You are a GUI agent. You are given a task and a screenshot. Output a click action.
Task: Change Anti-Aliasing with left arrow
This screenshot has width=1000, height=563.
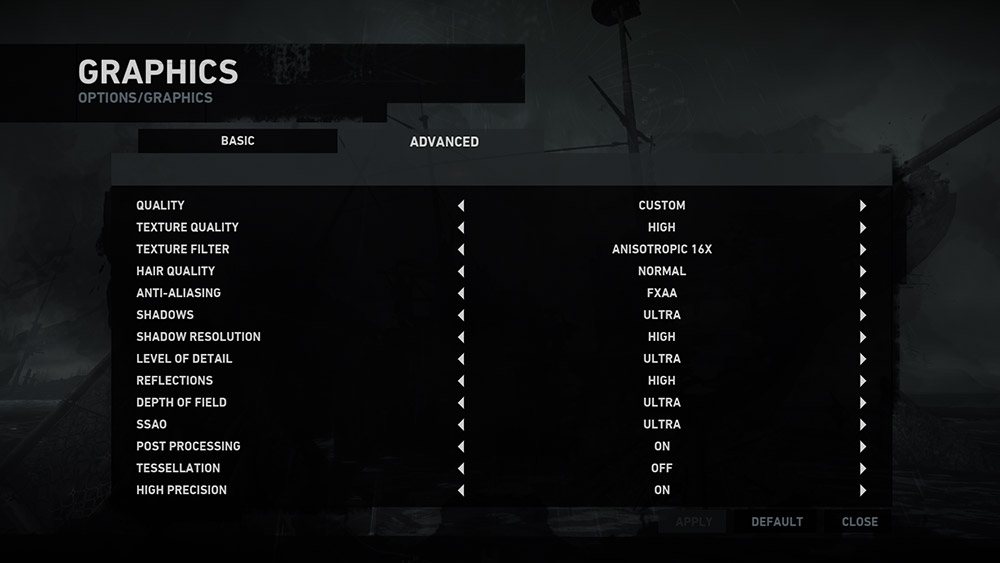(x=461, y=294)
